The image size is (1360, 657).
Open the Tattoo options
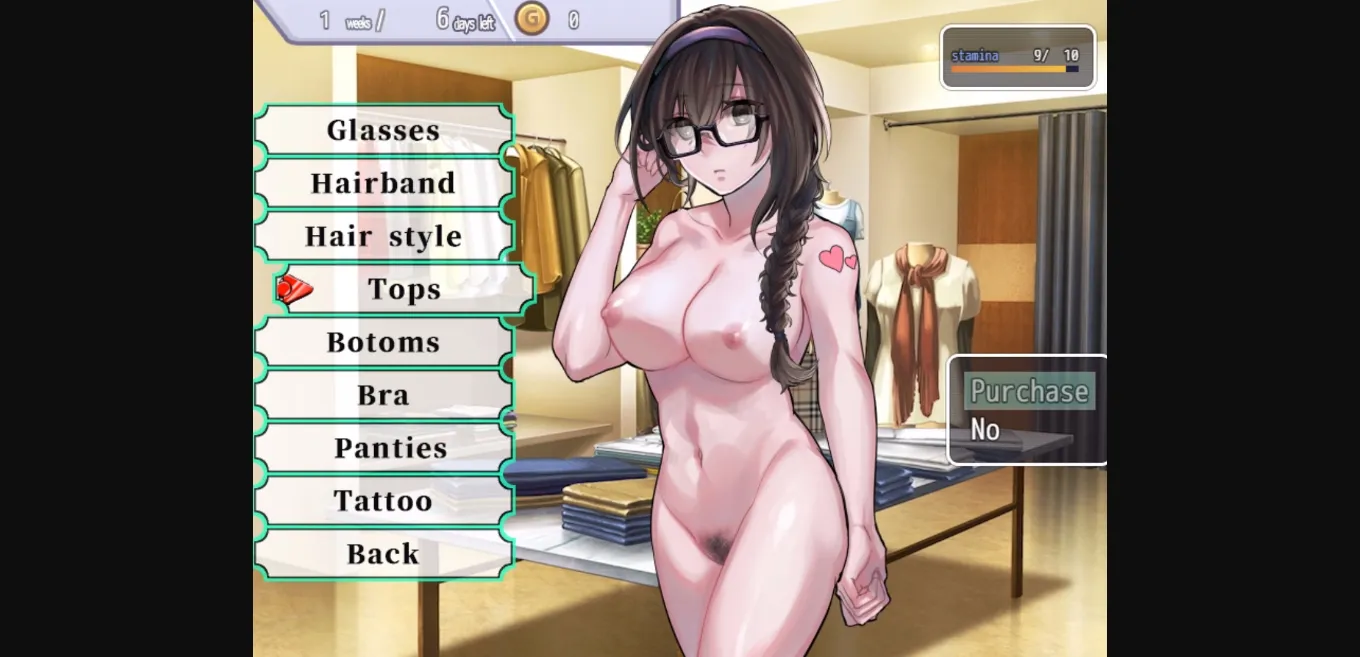click(x=384, y=501)
